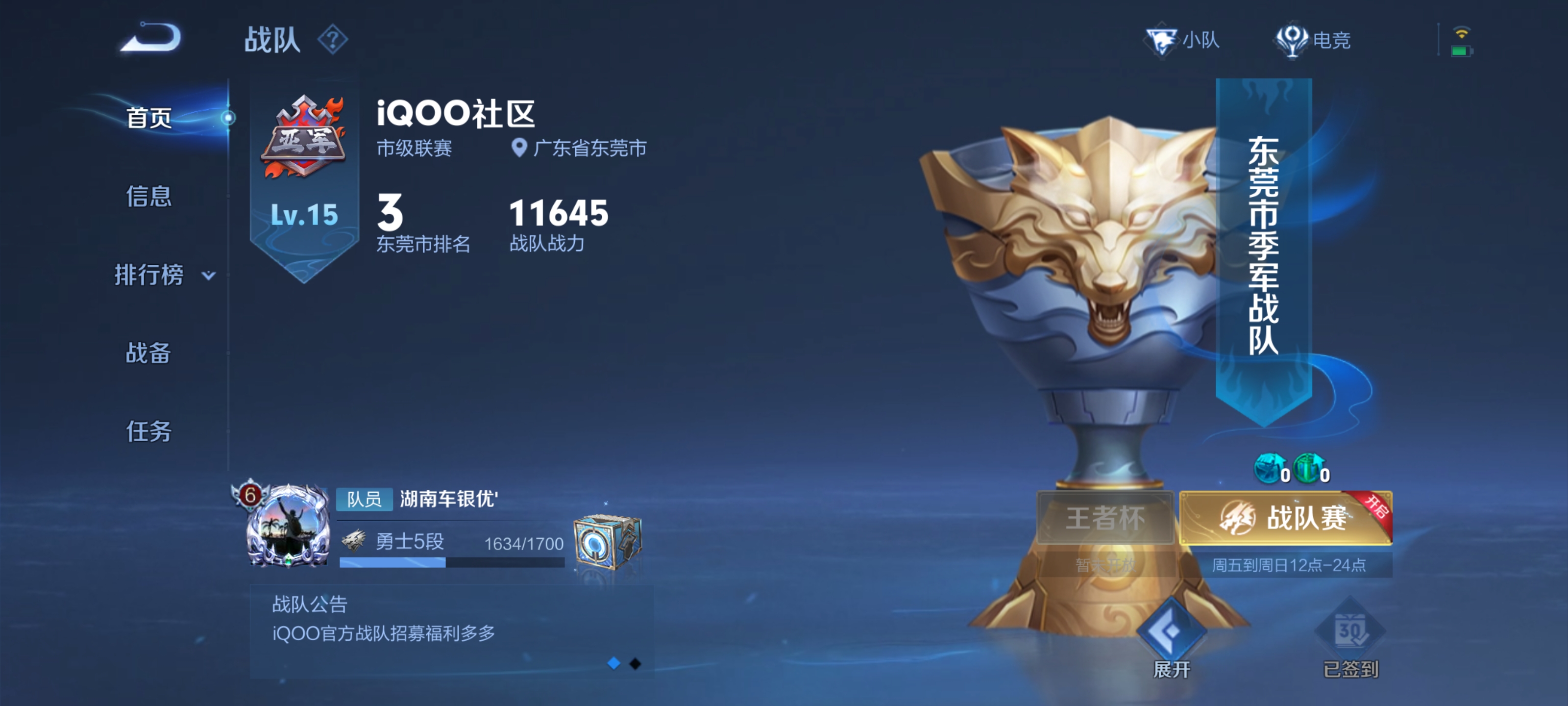Screen dimensions: 1568x706
Task: Switch to the 首页 tab
Action: tap(148, 118)
